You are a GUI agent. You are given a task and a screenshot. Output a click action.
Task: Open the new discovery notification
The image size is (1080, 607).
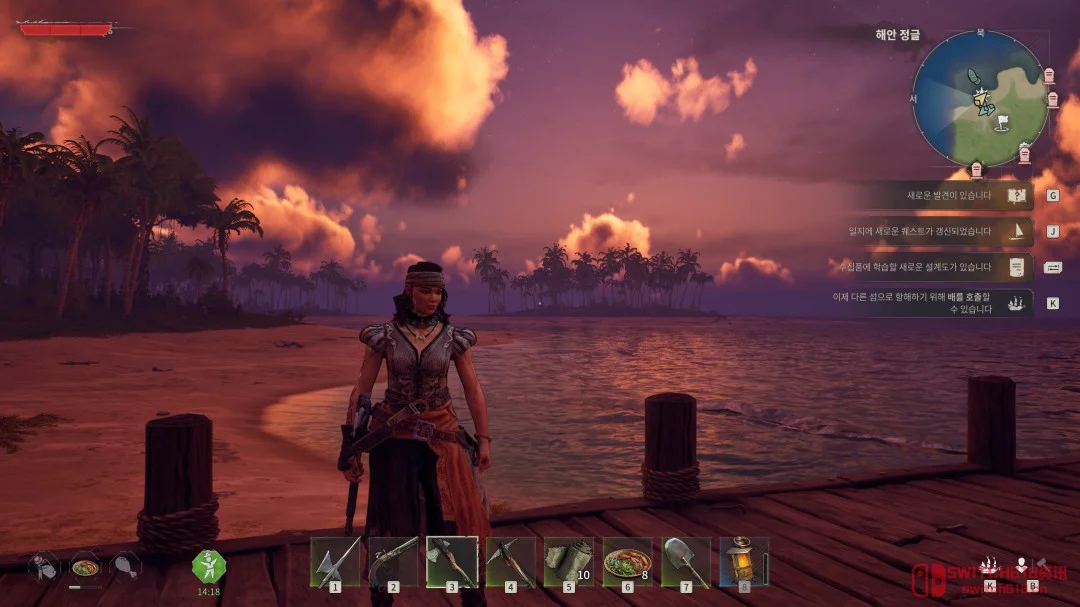tap(945, 195)
